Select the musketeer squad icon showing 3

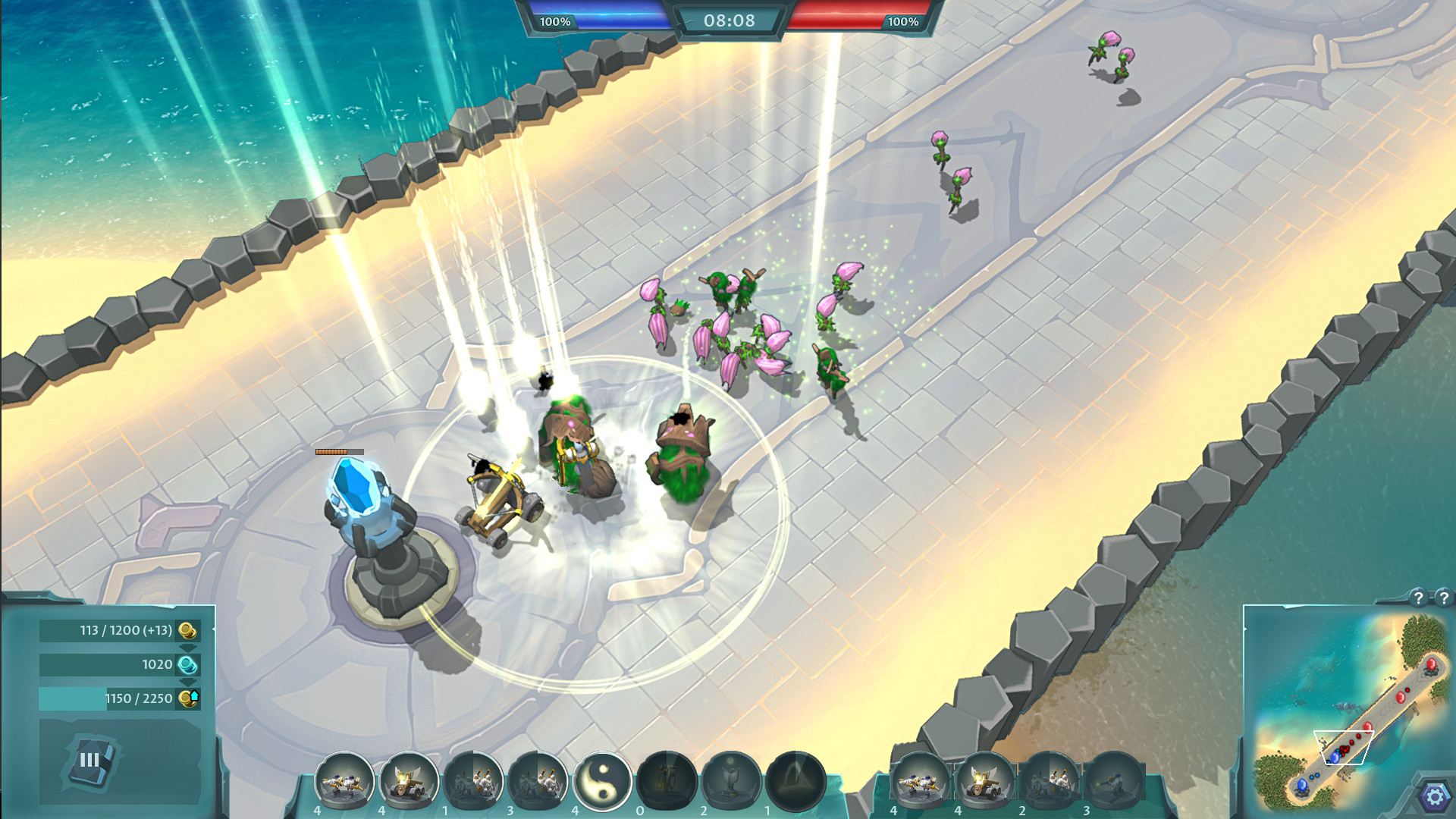pos(538,781)
